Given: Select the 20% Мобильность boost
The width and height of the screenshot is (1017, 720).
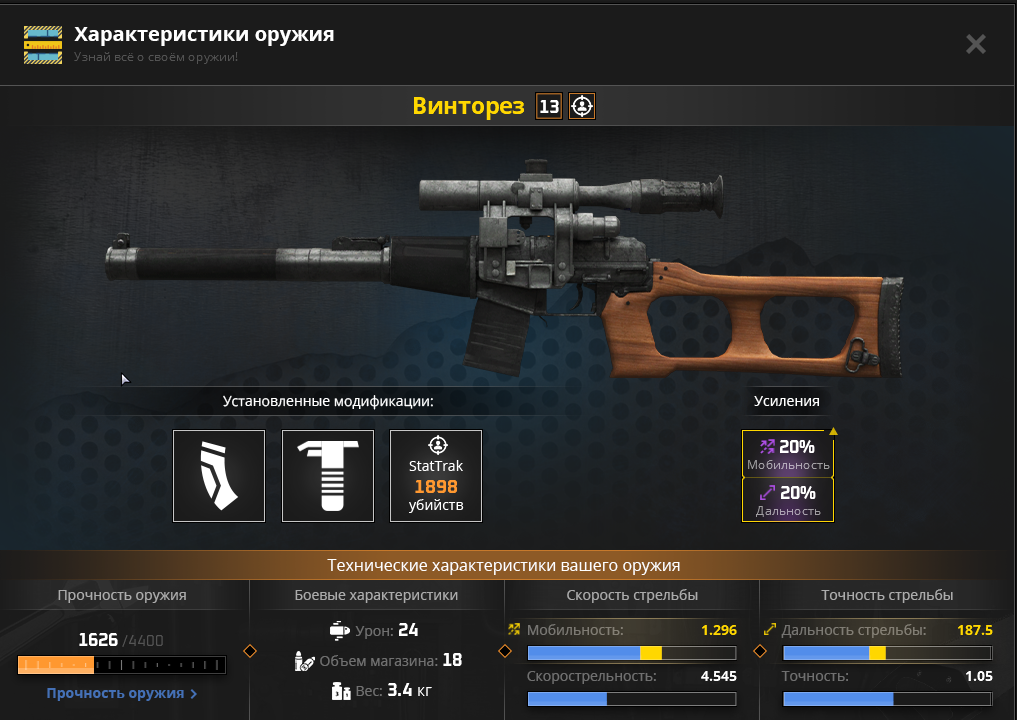Looking at the screenshot, I should (x=788, y=455).
